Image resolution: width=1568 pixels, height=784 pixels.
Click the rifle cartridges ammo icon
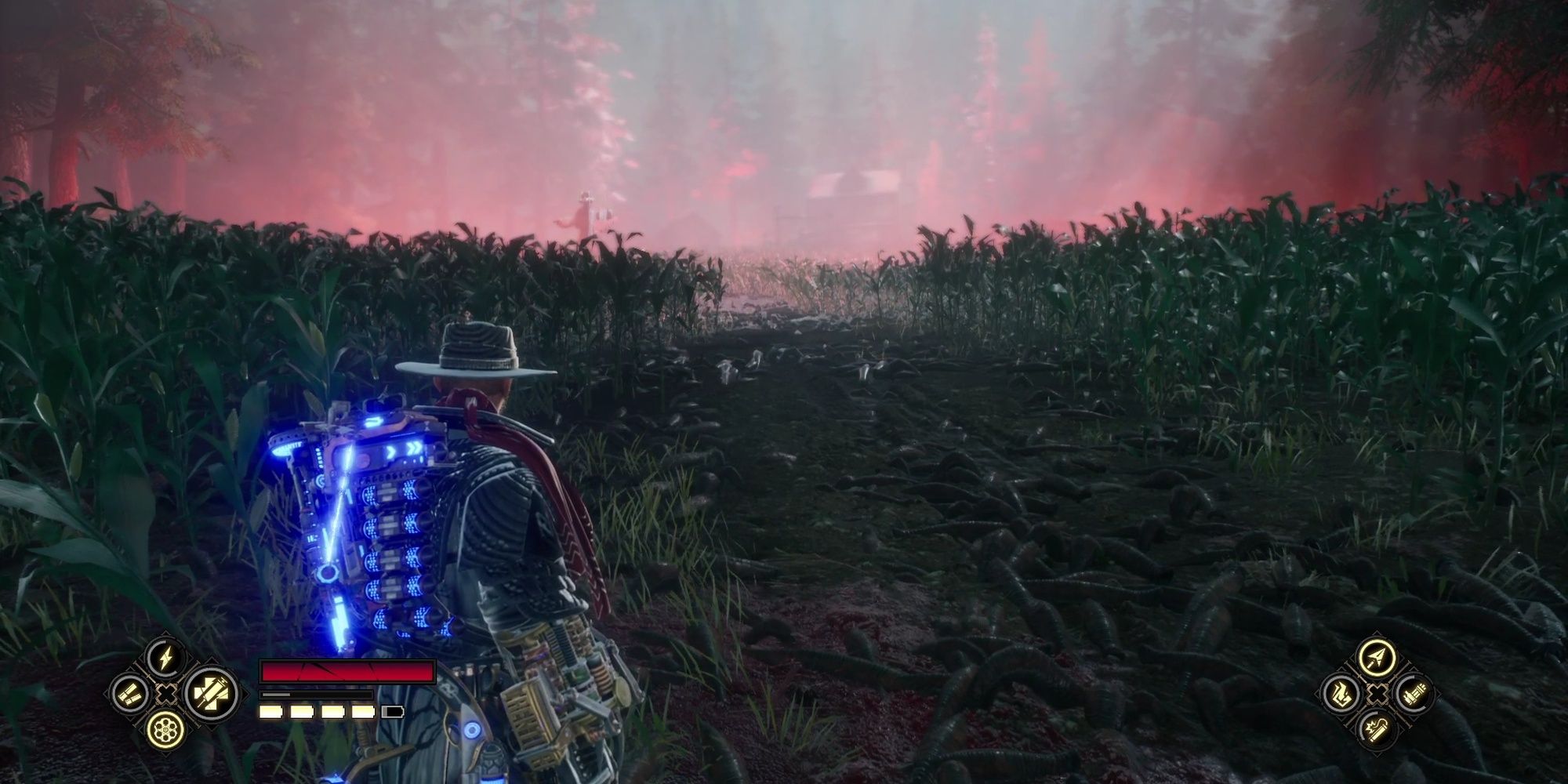click(1414, 694)
